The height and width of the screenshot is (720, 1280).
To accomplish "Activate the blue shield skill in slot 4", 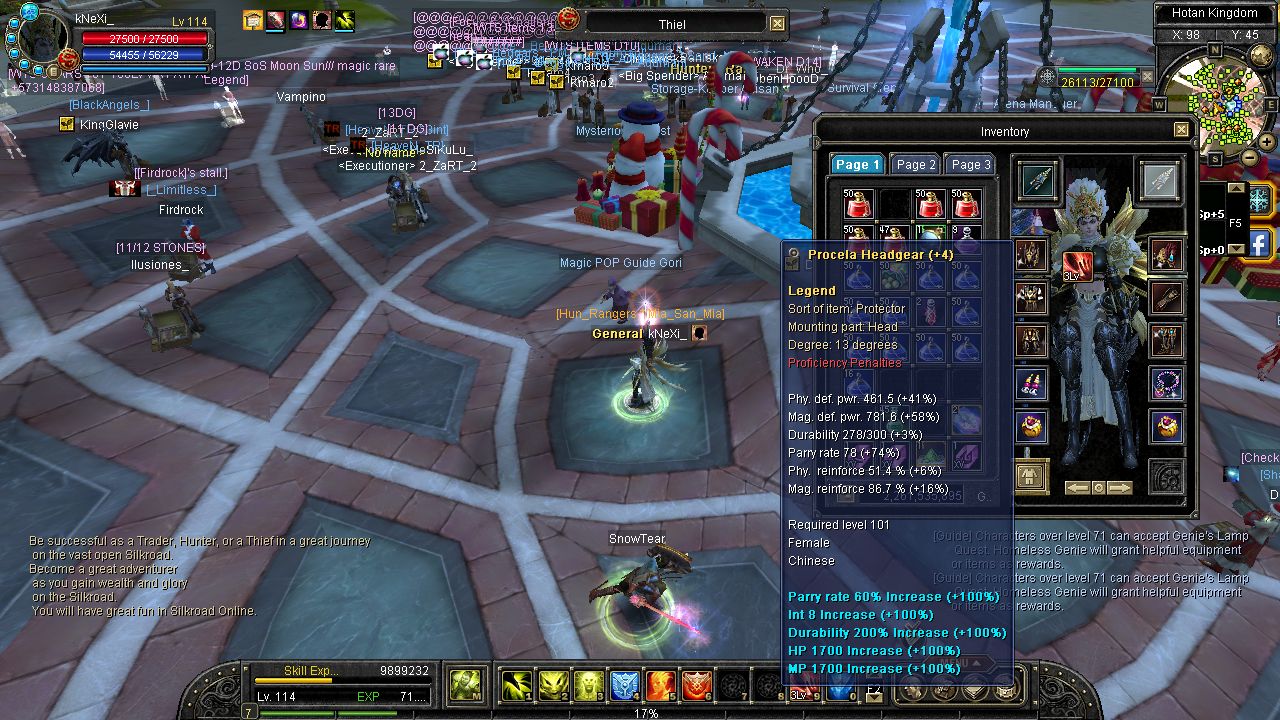I will [x=625, y=685].
